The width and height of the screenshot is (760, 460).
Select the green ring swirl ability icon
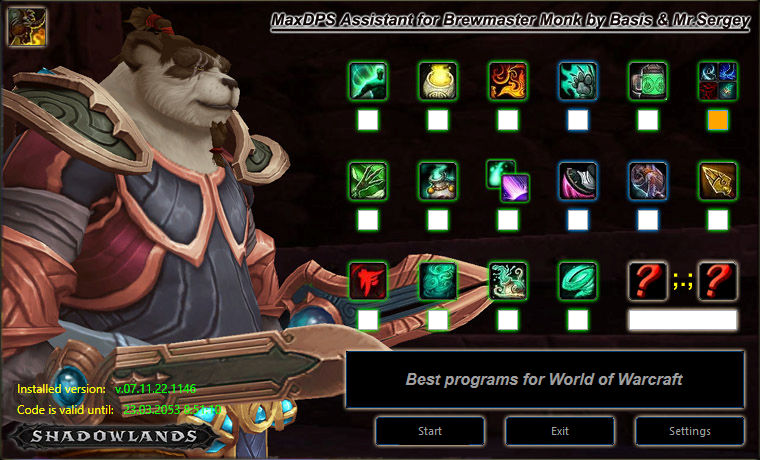(577, 281)
